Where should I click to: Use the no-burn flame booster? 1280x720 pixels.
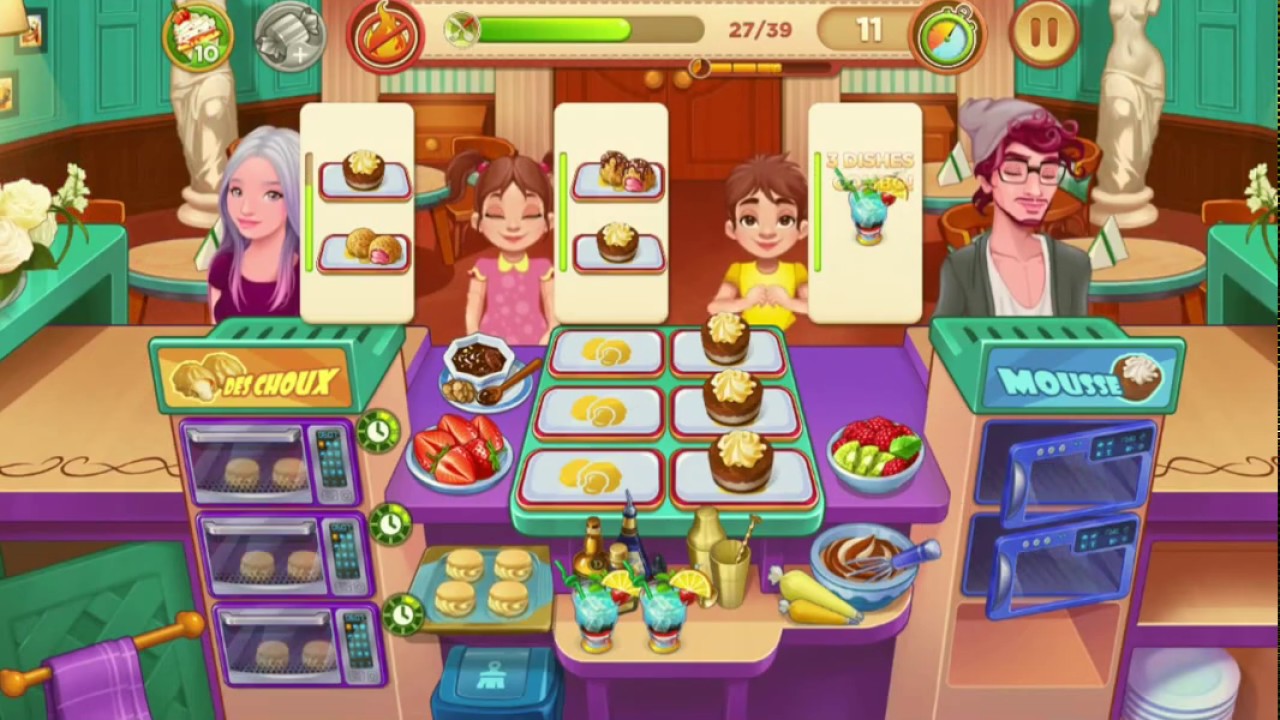pos(385,35)
